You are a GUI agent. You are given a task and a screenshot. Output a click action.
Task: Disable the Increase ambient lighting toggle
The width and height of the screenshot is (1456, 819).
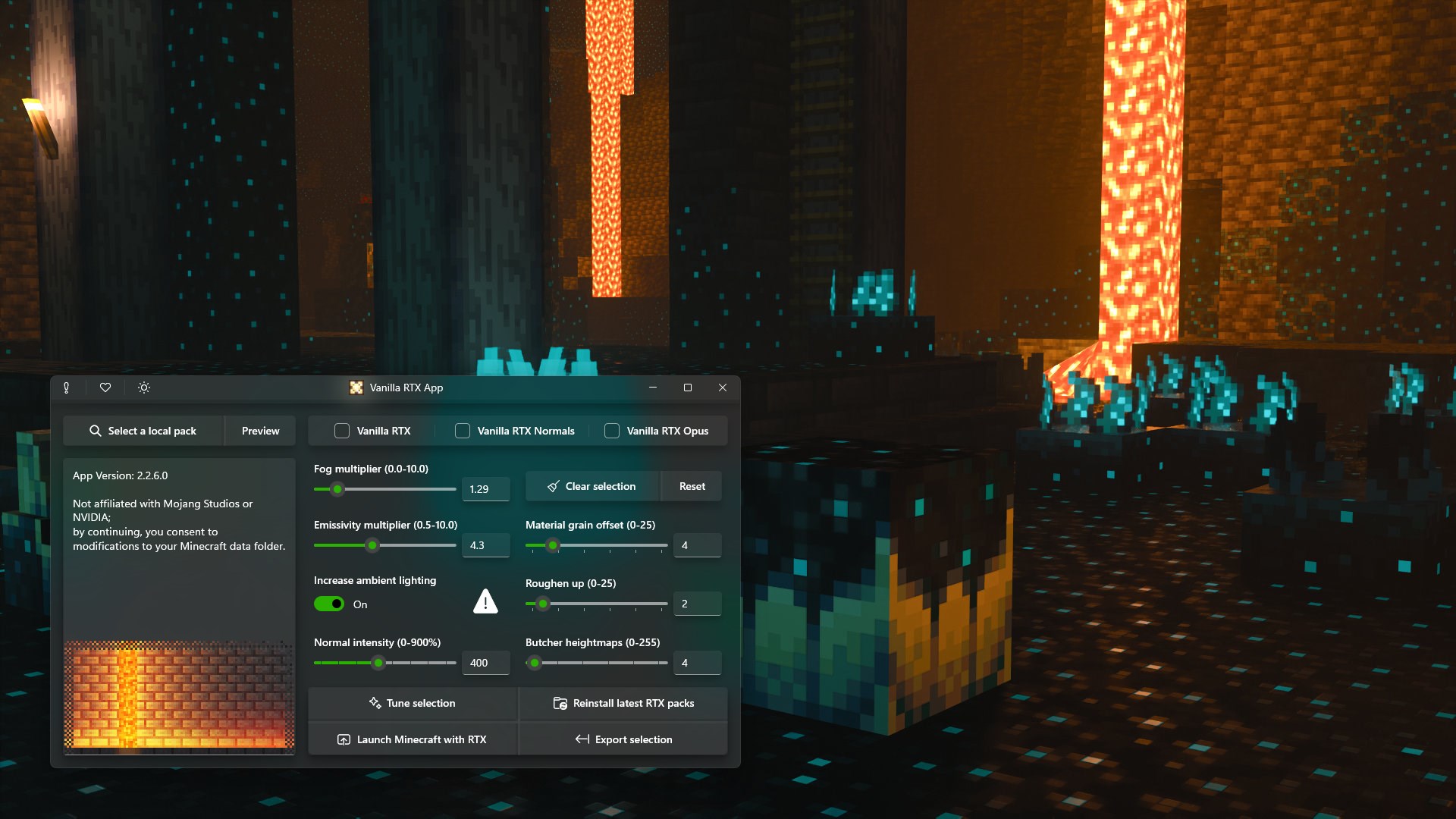pos(328,604)
